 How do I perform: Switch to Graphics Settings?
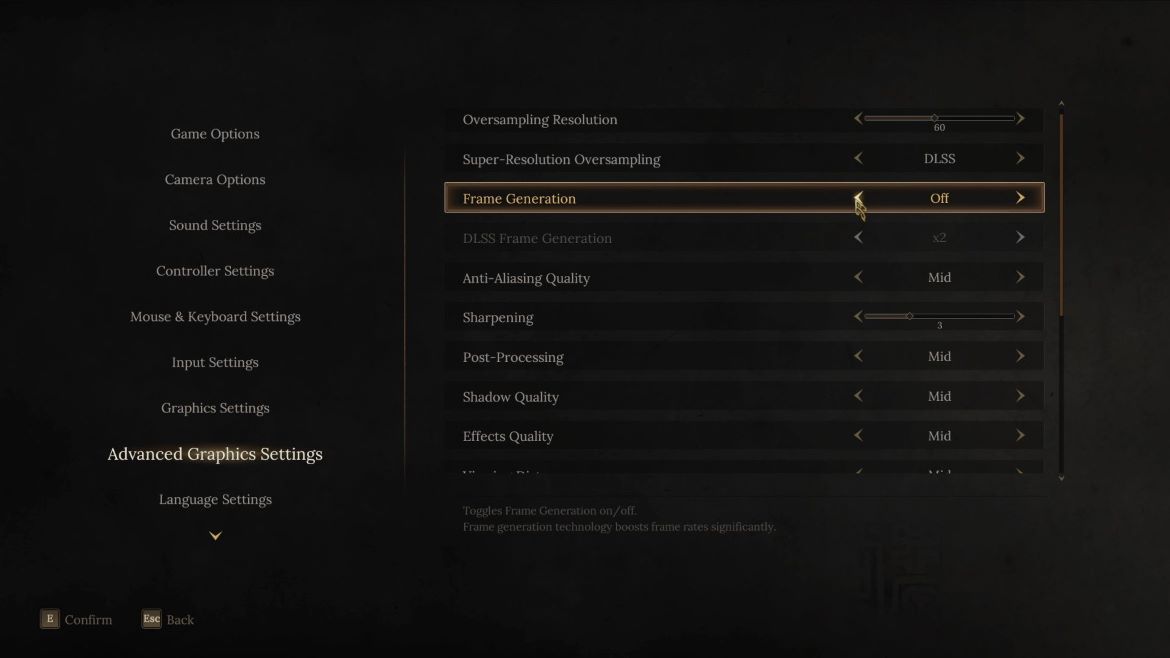(x=215, y=408)
